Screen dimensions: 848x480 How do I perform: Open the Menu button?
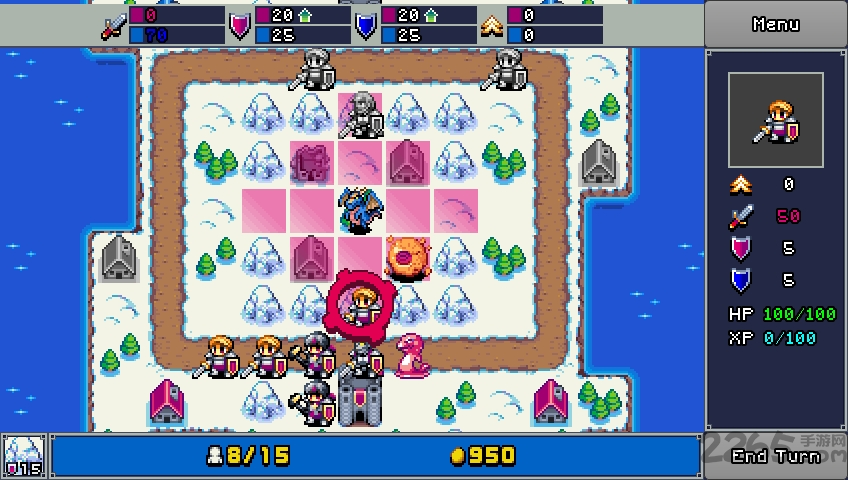[775, 24]
